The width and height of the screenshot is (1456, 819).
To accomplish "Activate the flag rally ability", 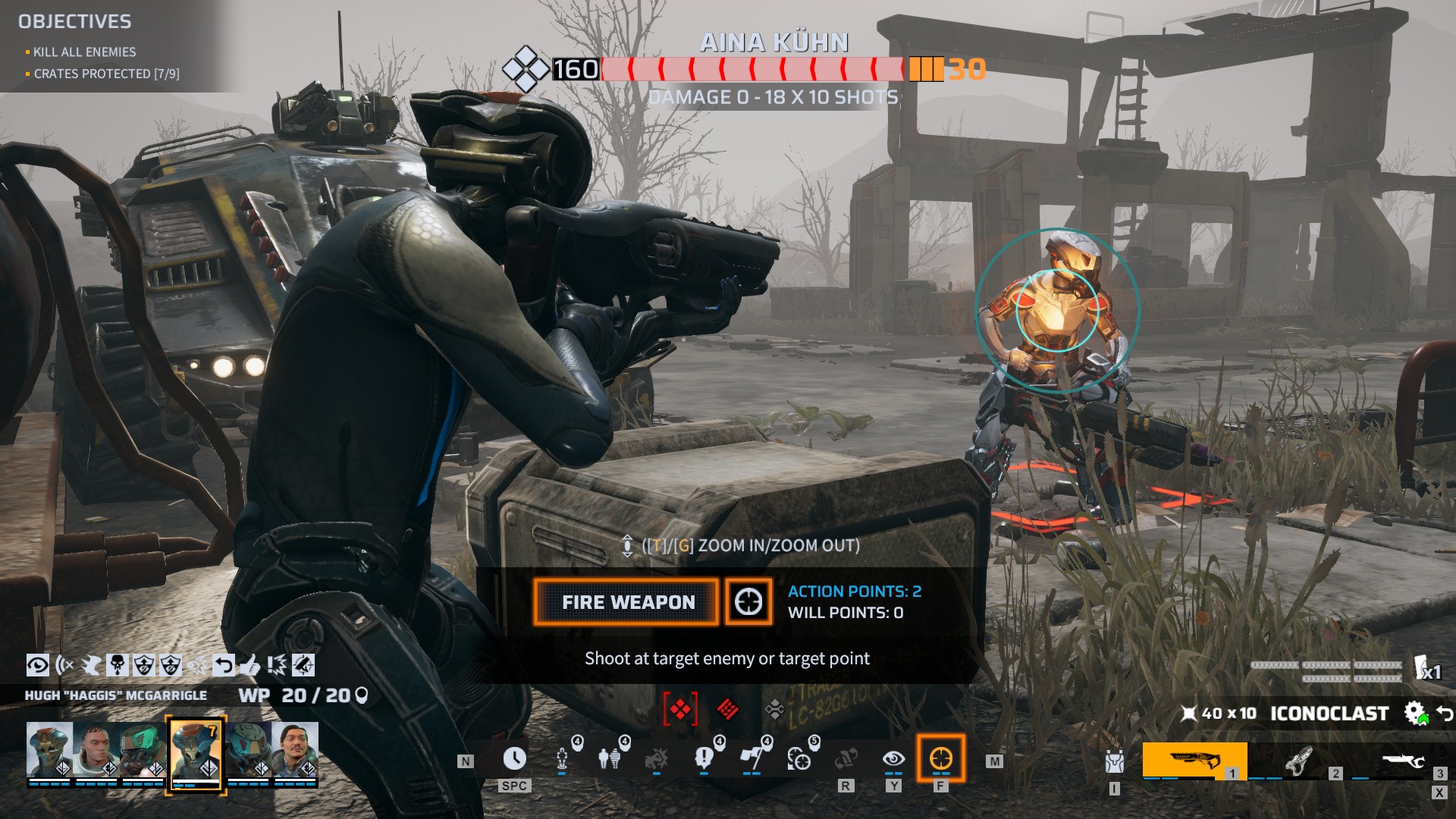I will click(752, 758).
